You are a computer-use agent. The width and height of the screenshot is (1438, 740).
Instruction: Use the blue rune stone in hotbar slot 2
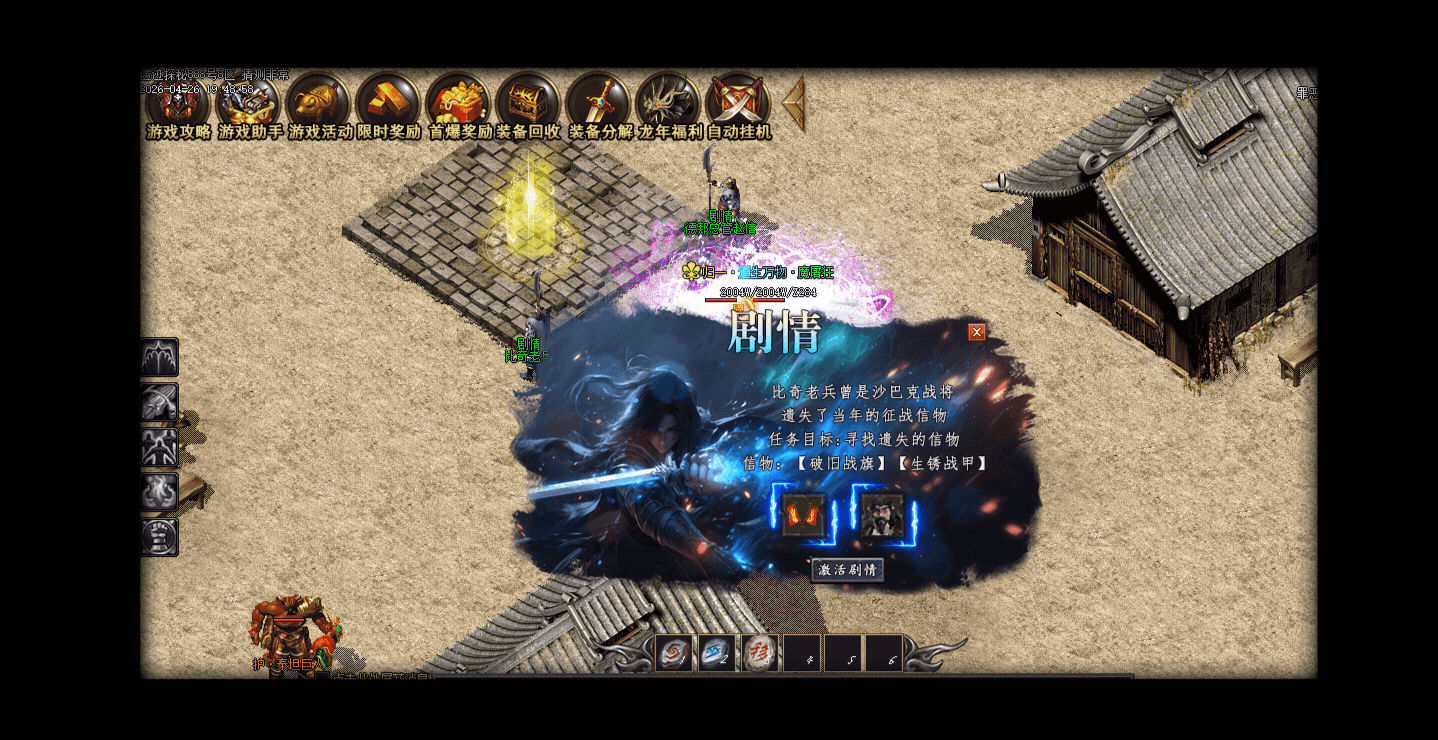point(717,653)
